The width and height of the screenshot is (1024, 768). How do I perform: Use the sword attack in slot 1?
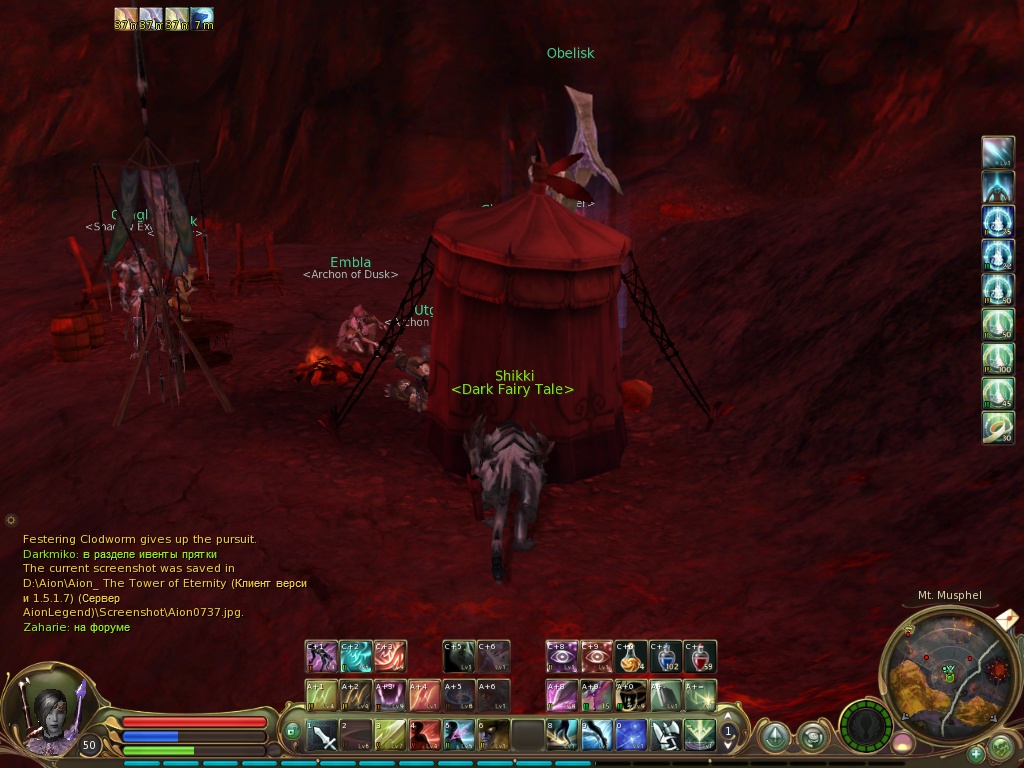pos(322,736)
